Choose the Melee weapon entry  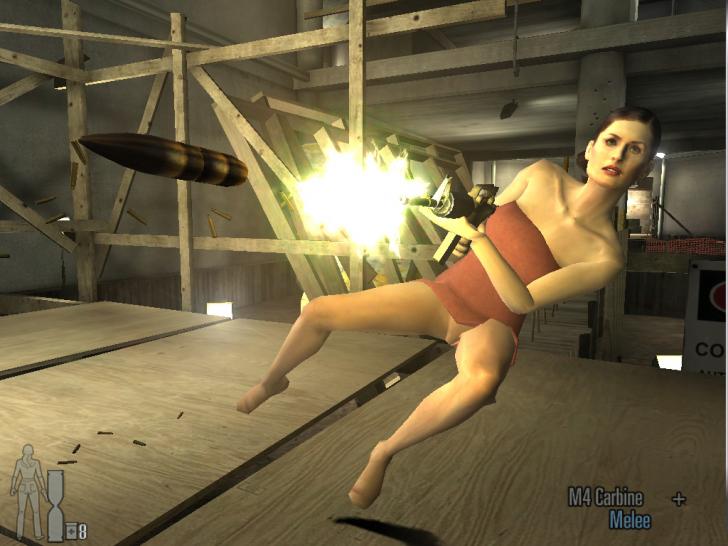point(630,520)
